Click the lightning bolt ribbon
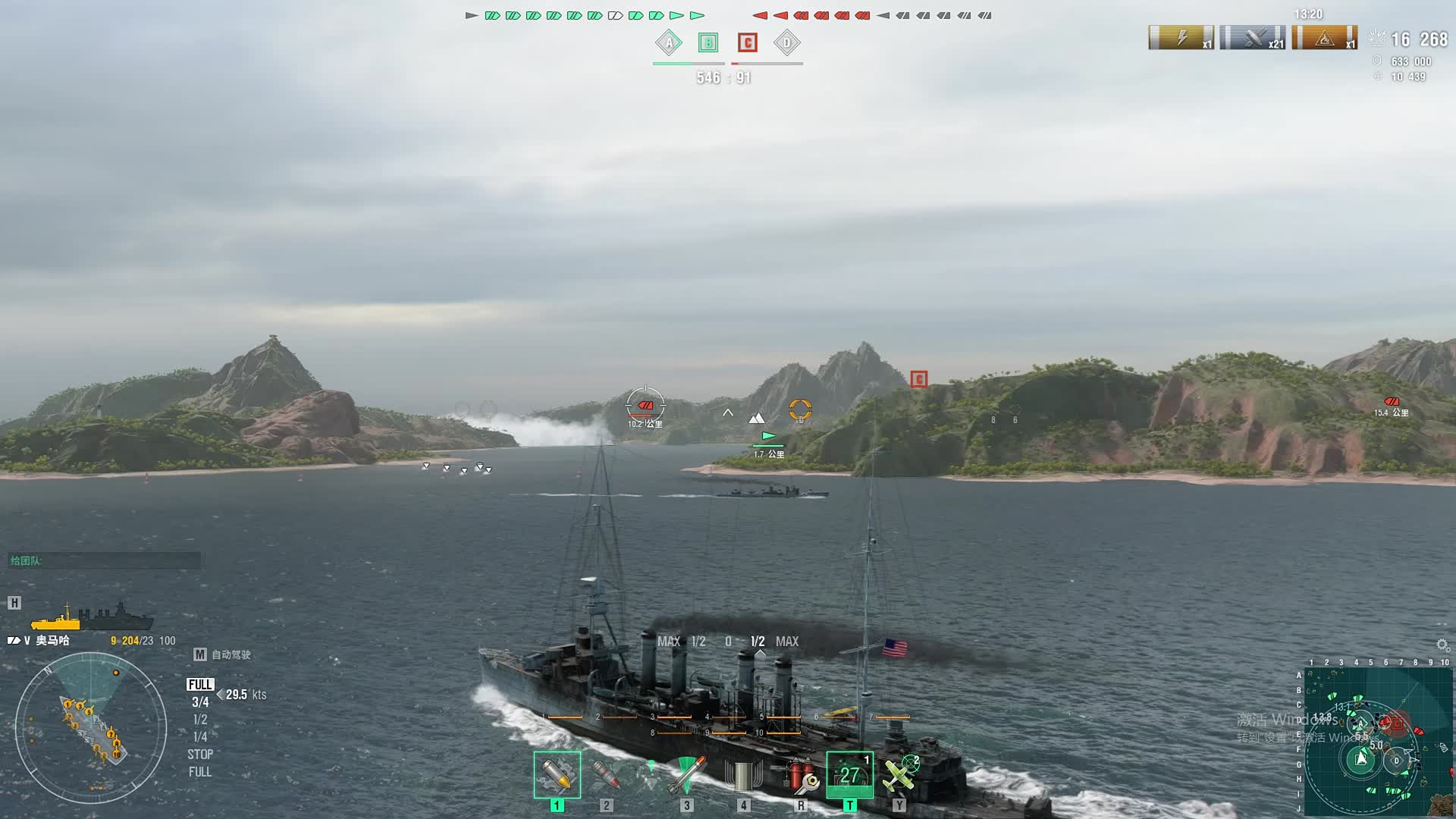This screenshot has height=819, width=1456. click(x=1181, y=38)
